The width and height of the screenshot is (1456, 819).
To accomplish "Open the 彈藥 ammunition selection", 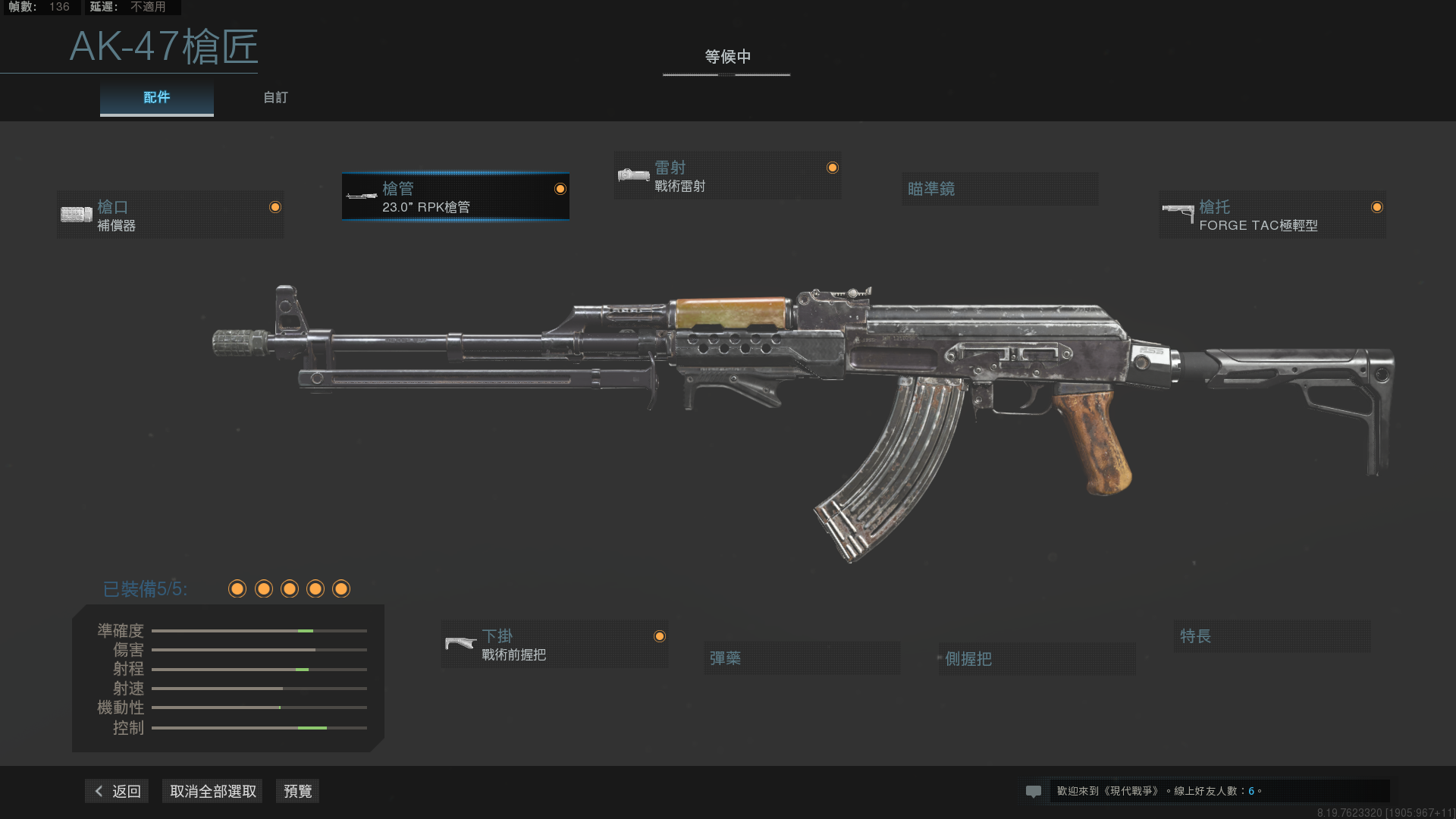I will tap(802, 658).
